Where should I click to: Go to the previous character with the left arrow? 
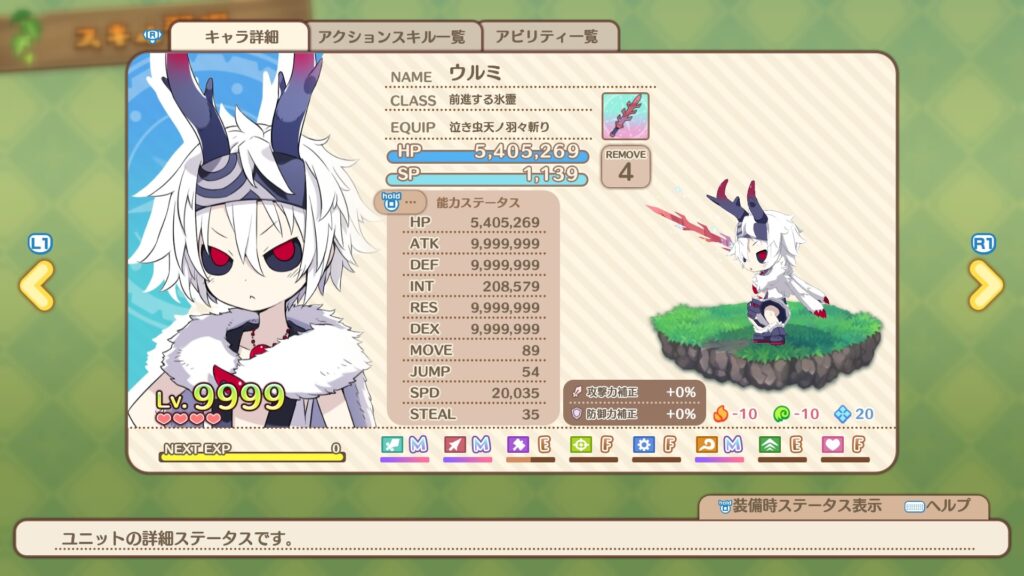[36, 287]
